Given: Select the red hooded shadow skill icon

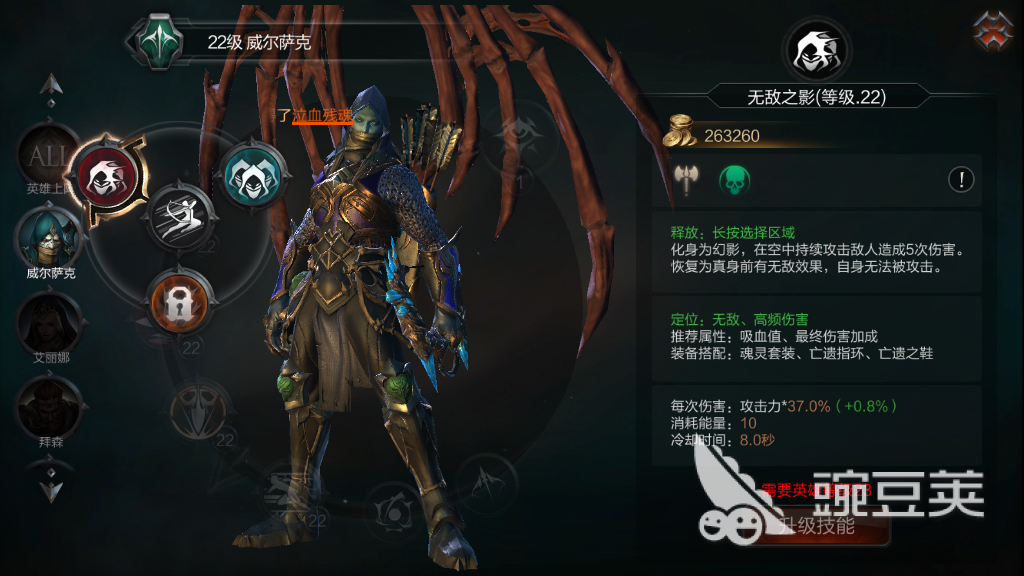Looking at the screenshot, I should 105,176.
